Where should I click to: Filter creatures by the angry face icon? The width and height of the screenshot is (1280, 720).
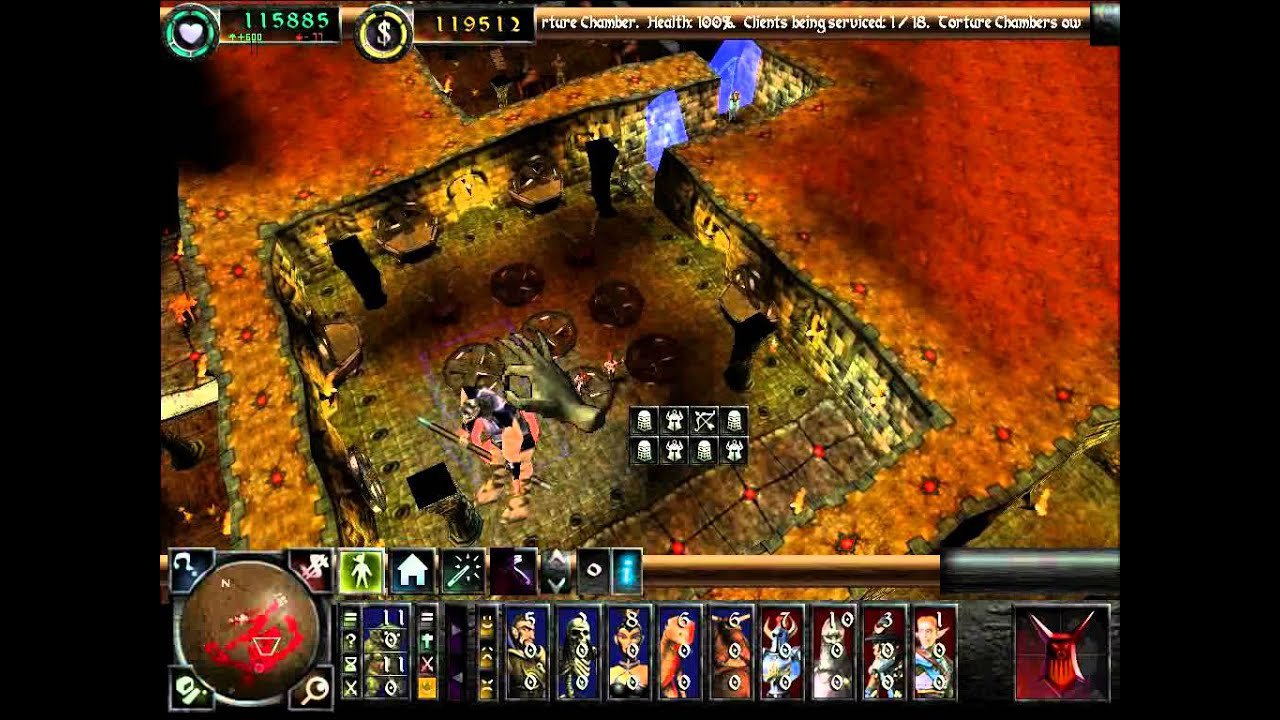(x=487, y=688)
